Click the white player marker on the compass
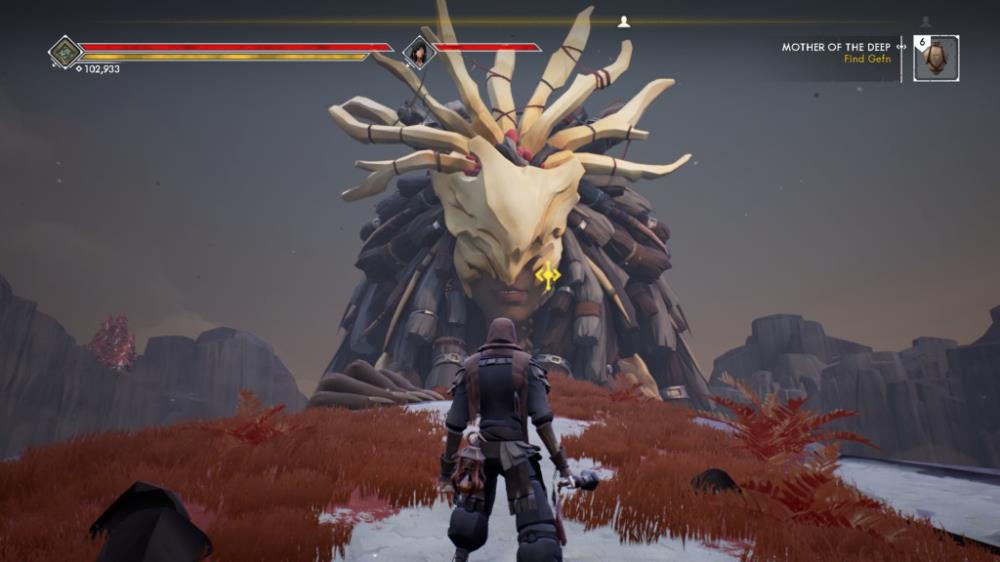 pos(624,21)
